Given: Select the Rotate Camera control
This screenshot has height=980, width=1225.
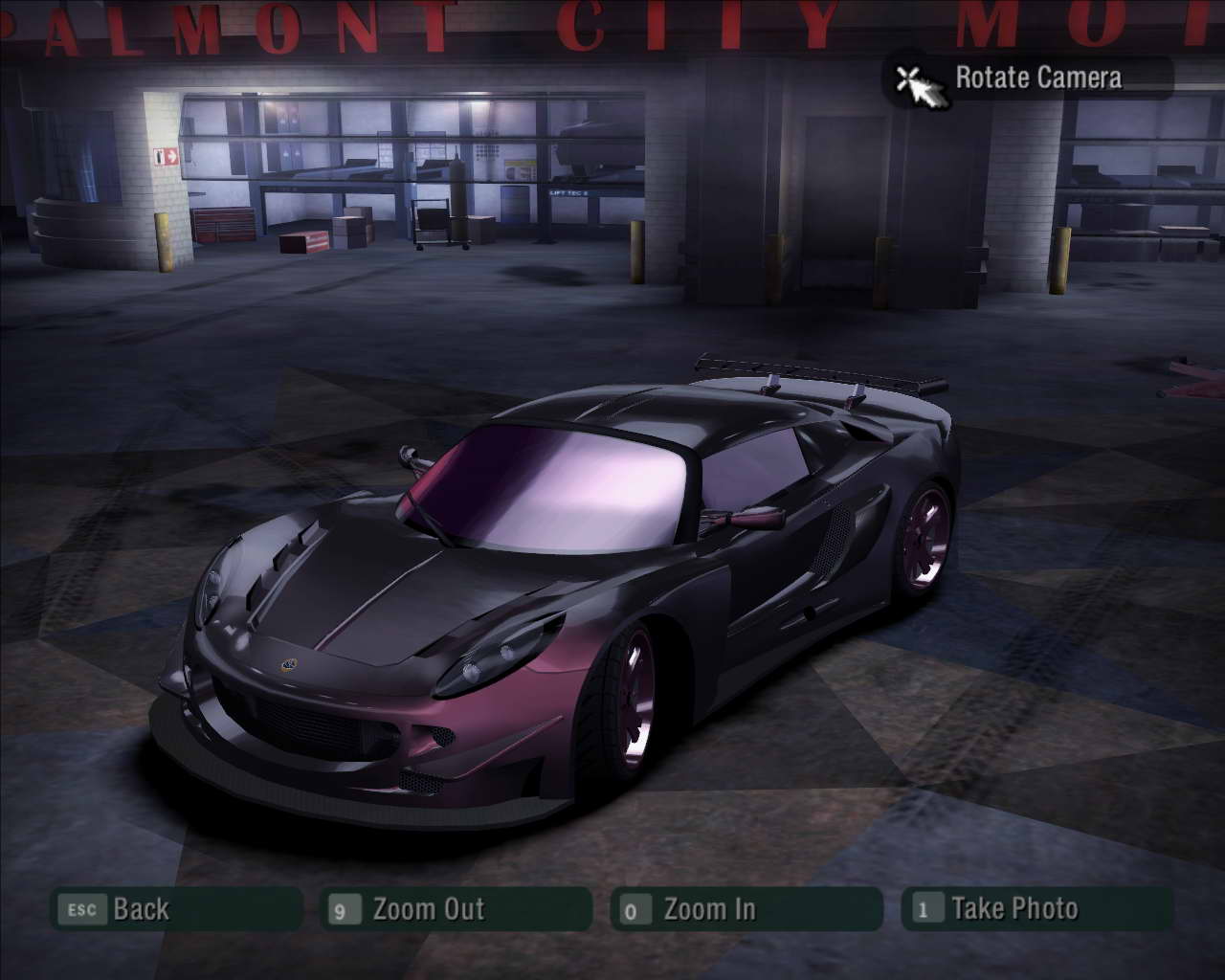Looking at the screenshot, I should (x=1028, y=78).
